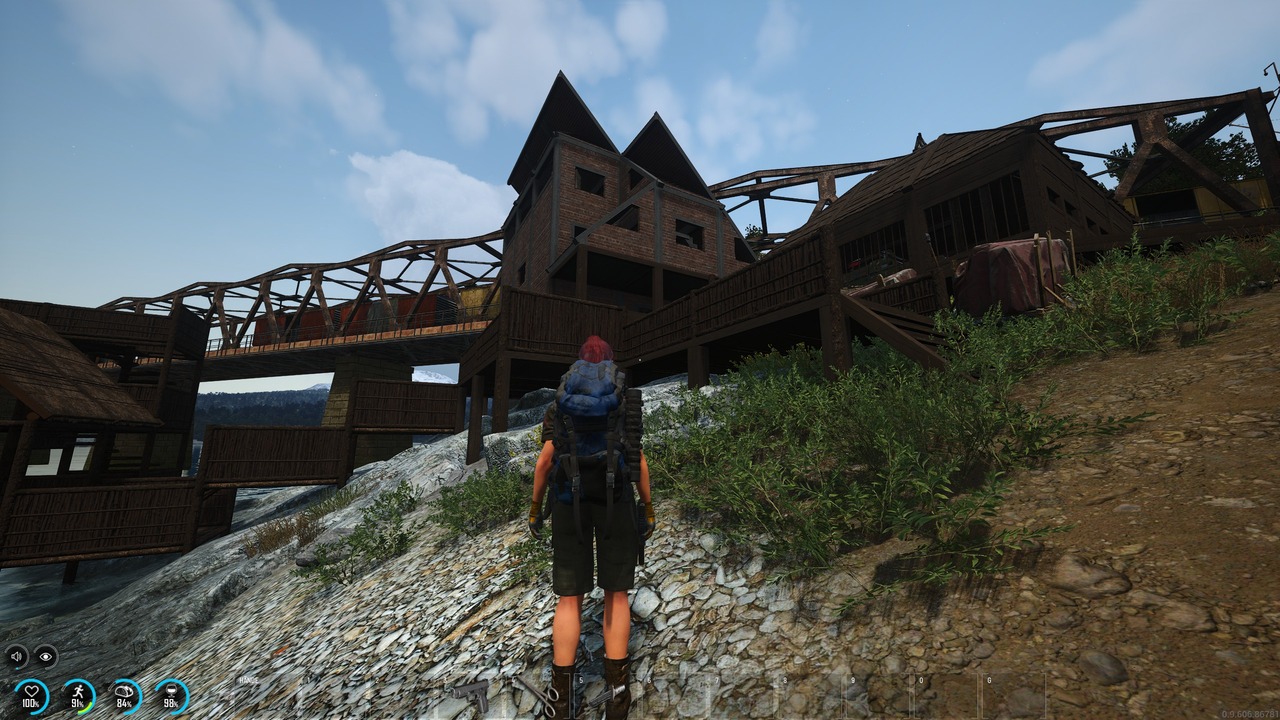
Task: Select the pistol hotbar slot
Action: [468, 693]
